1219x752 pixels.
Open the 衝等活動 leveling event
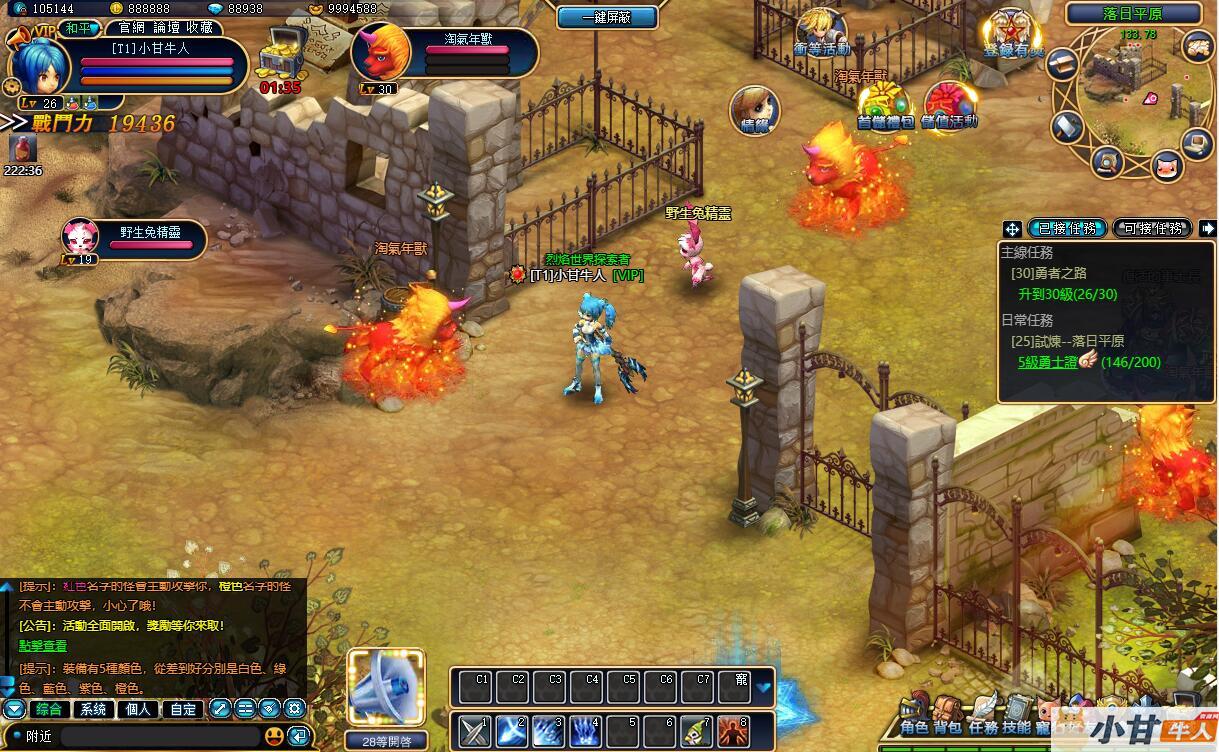(821, 32)
